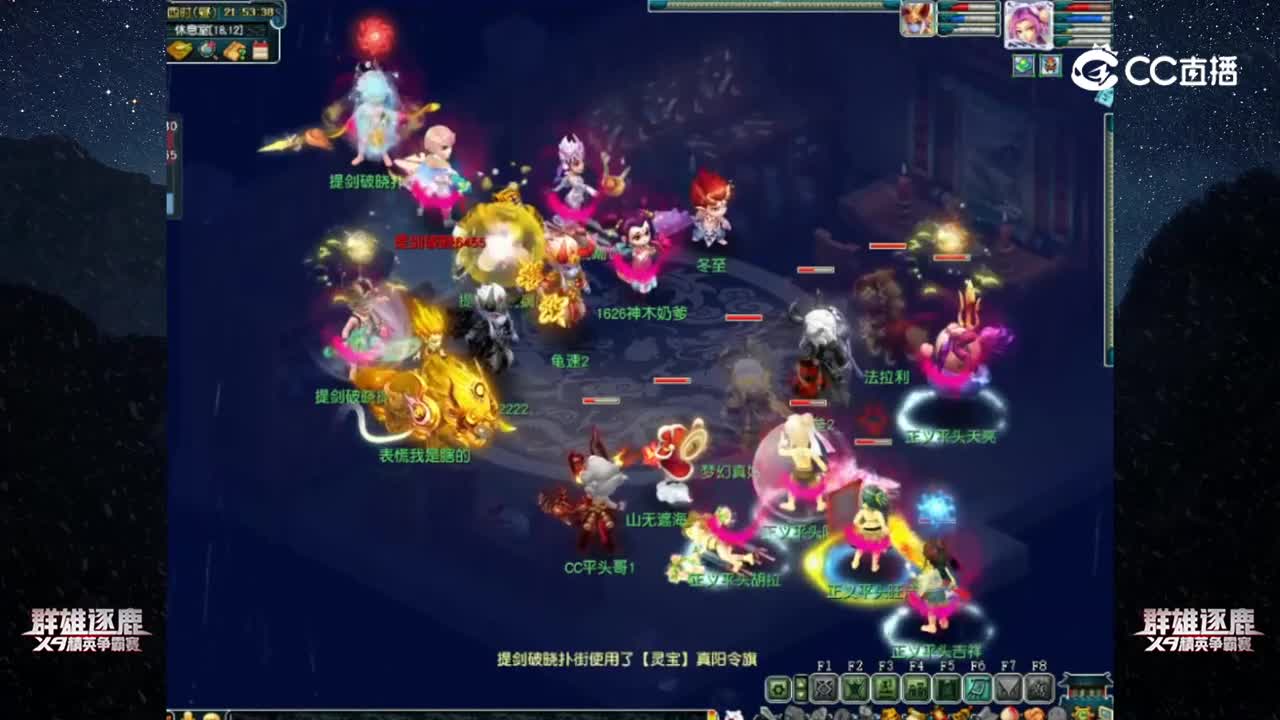Click the gear icon left of hotkey bar

coord(777,687)
